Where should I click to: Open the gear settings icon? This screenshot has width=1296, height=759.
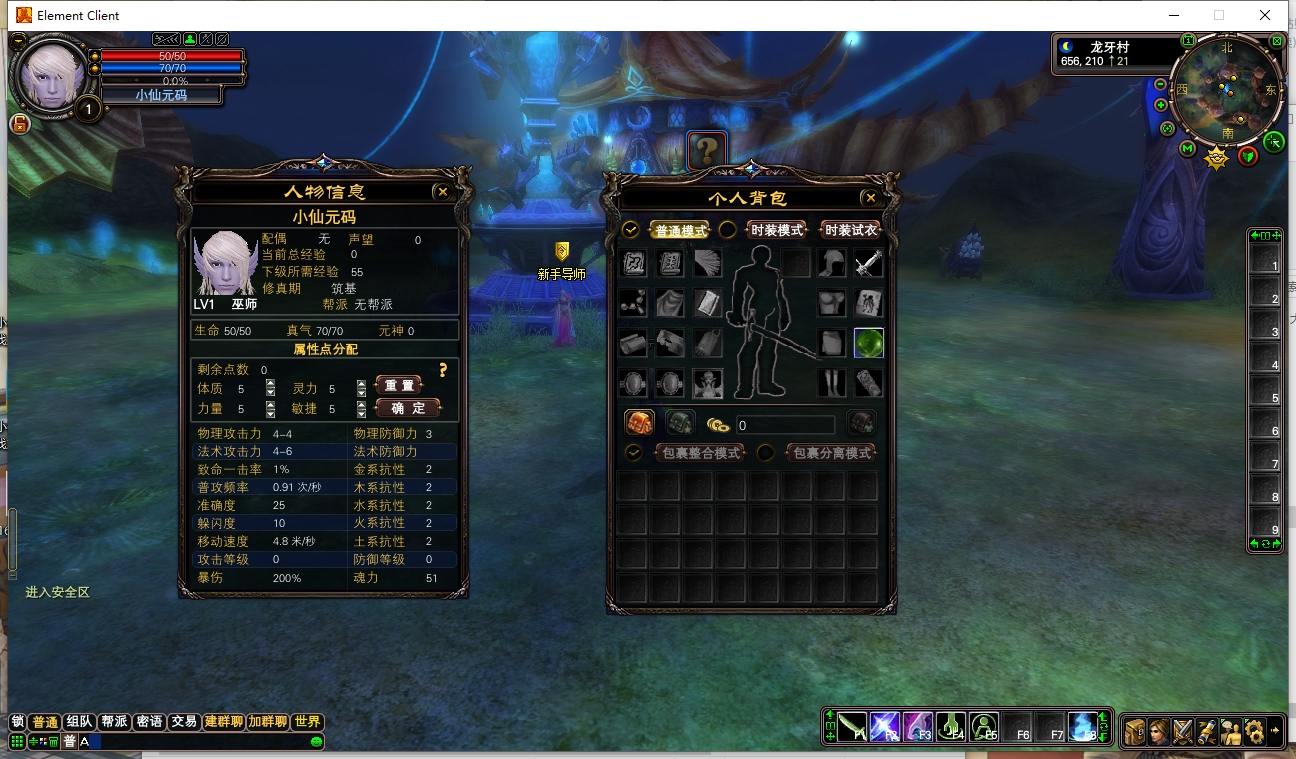(x=1254, y=731)
